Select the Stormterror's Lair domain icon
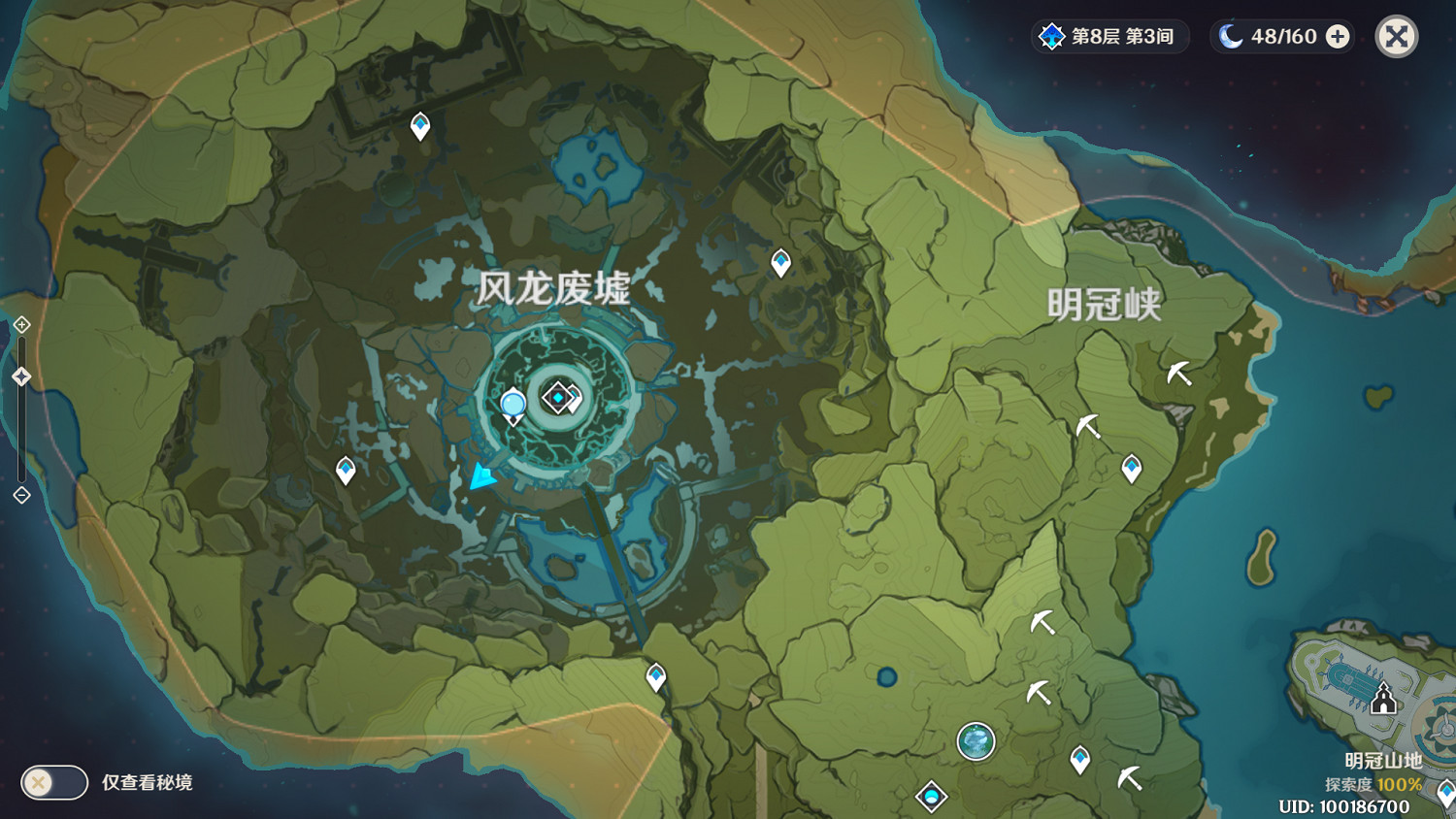Image resolution: width=1456 pixels, height=819 pixels. pos(558,396)
